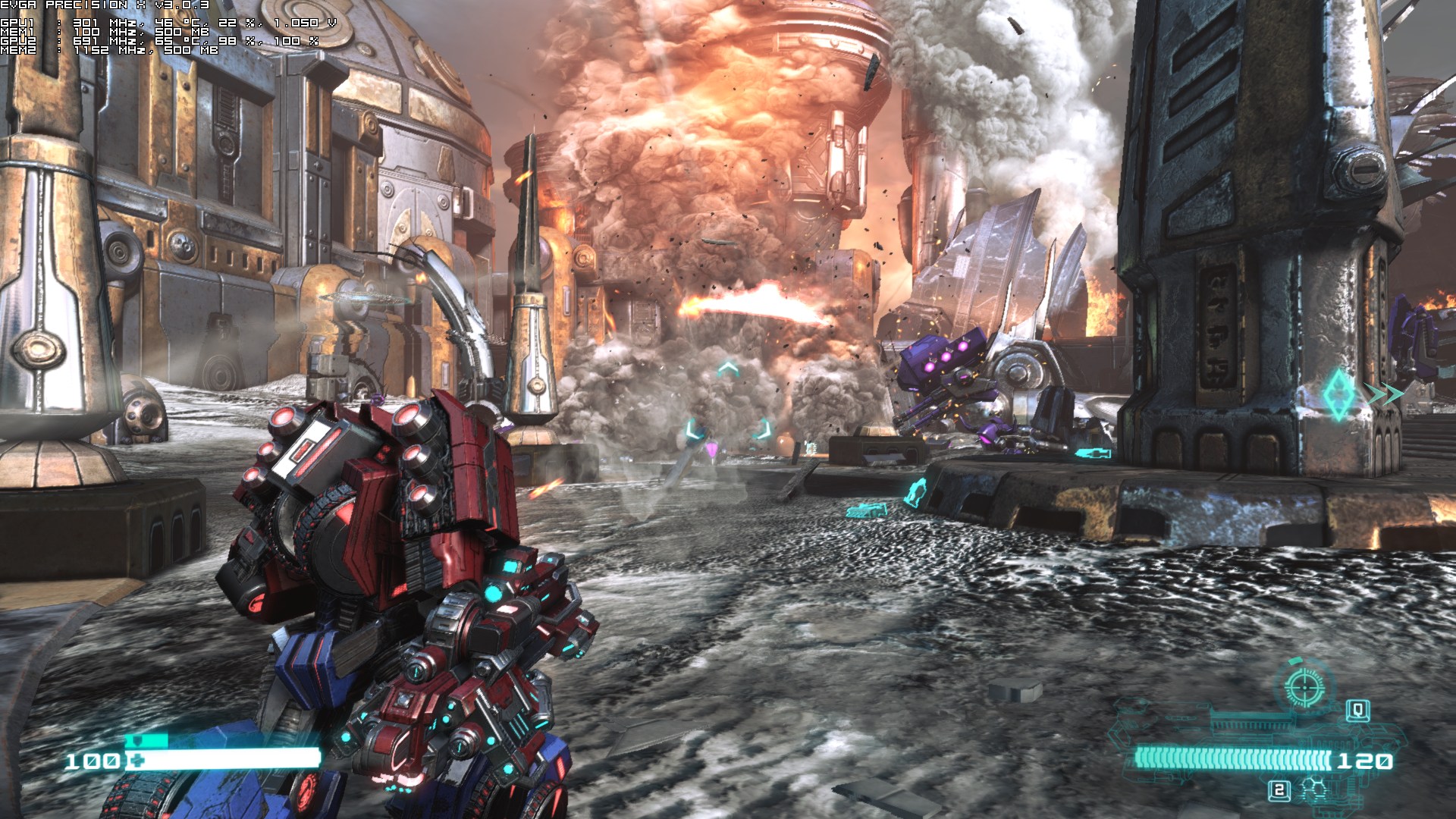This screenshot has height=819, width=1456.
Task: Select the hexagon cluster weapon icon
Action: click(x=1313, y=790)
